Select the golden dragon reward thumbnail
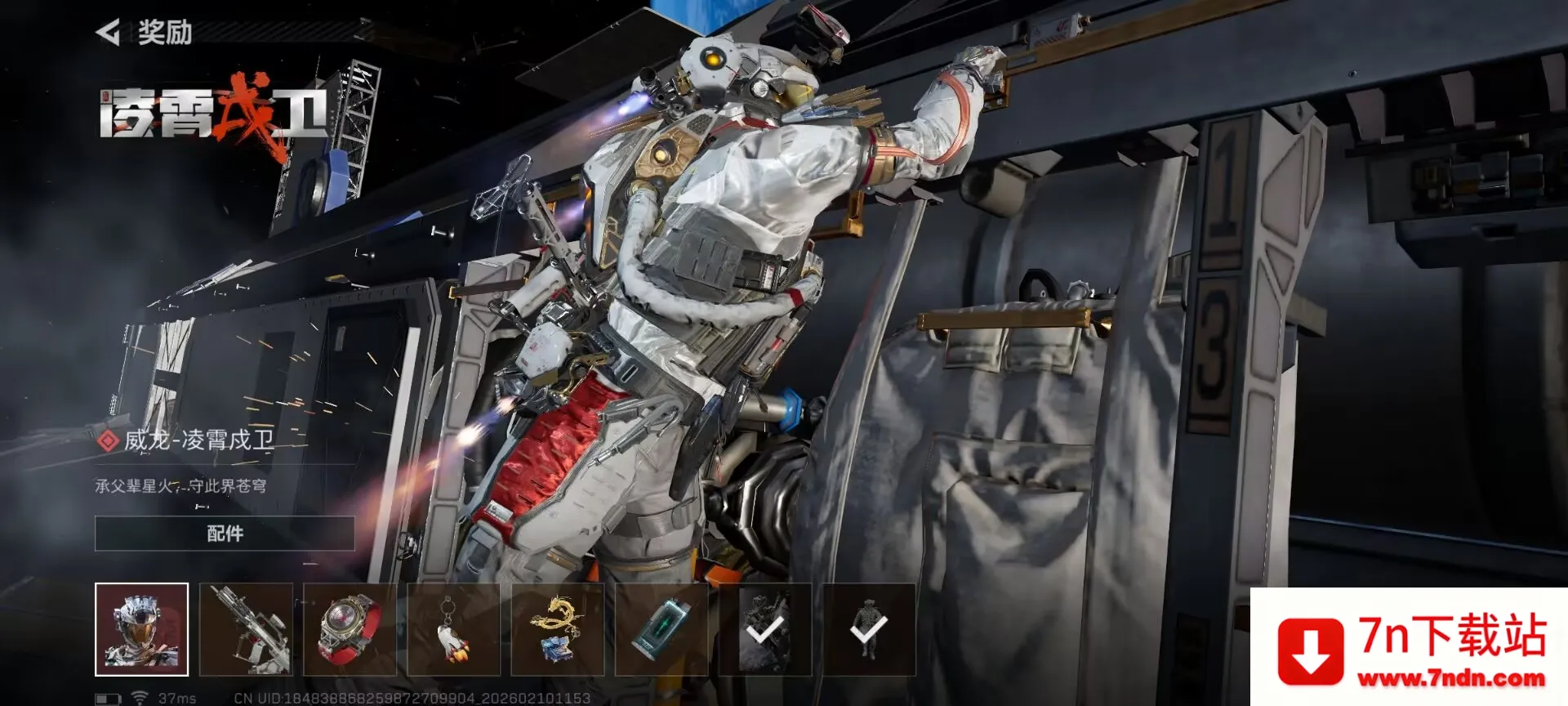The height and width of the screenshot is (706, 1568). 558,629
